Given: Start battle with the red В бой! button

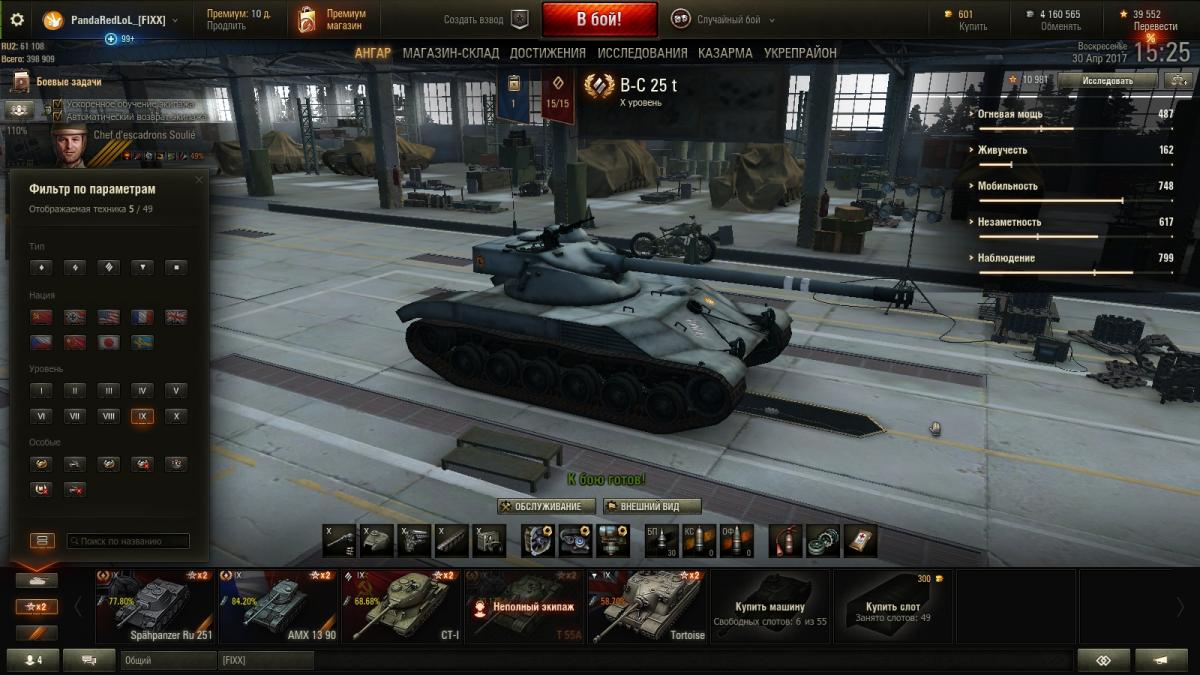Looking at the screenshot, I should (x=599, y=19).
